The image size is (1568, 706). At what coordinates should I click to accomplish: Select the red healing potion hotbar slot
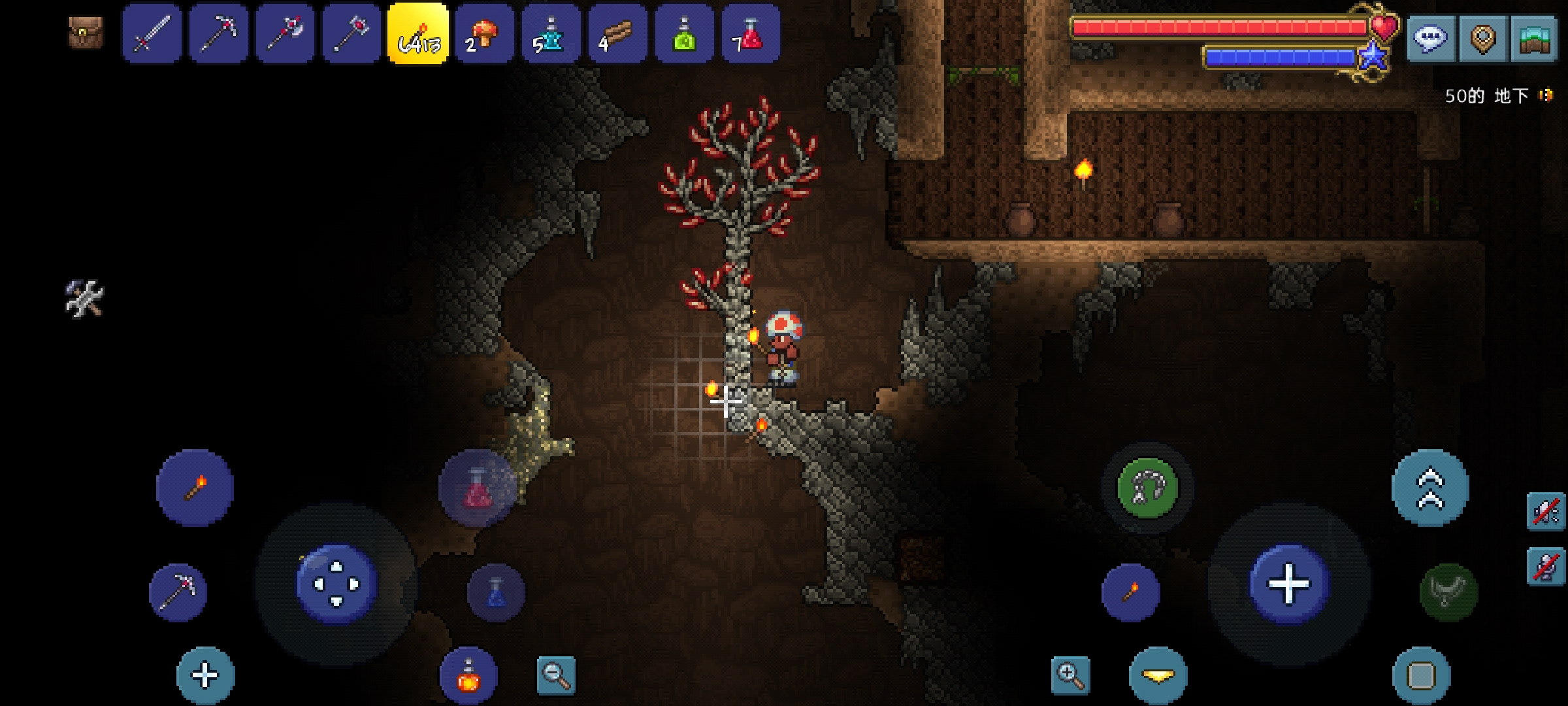coord(750,34)
